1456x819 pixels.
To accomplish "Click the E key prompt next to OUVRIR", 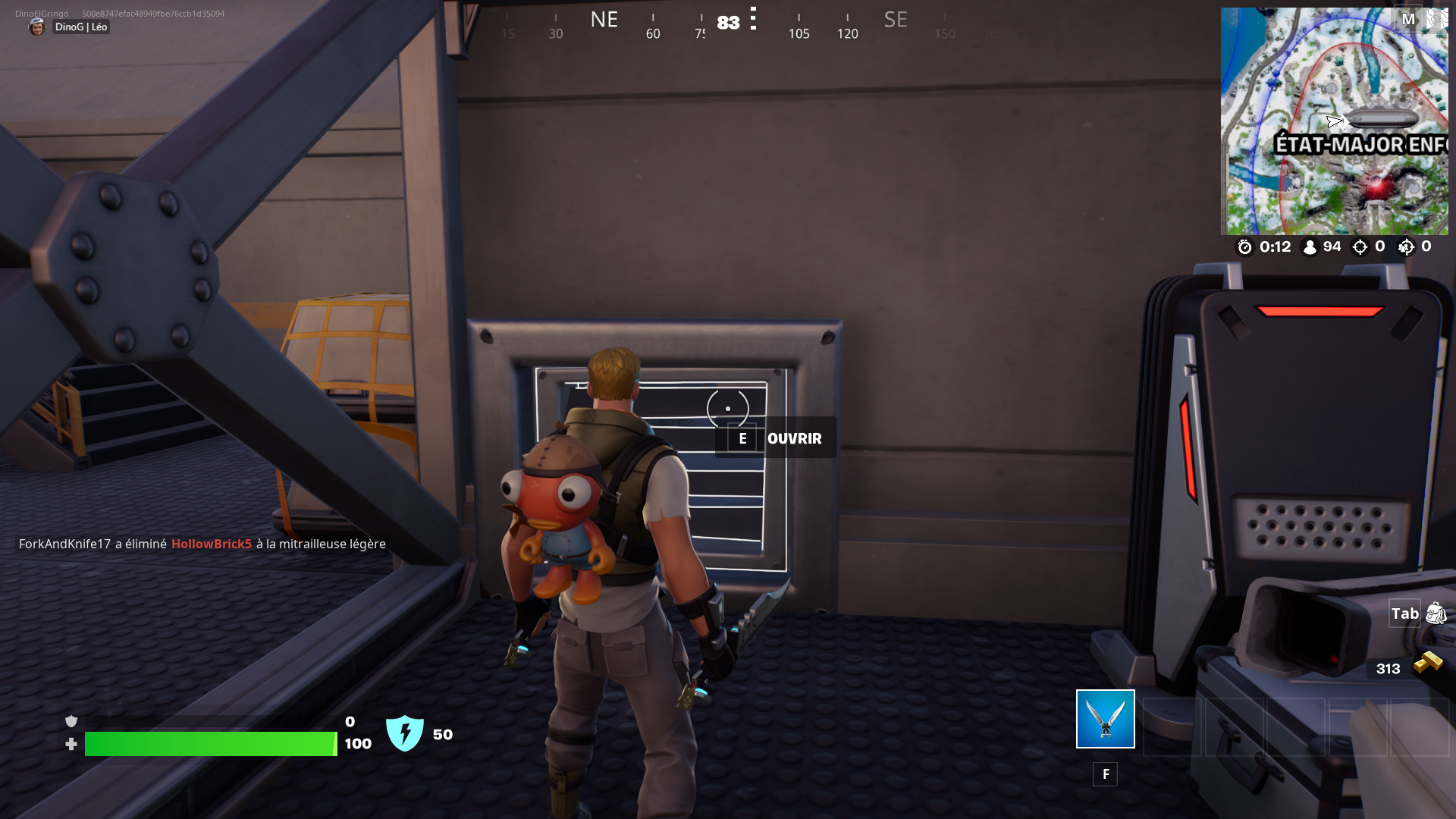I will (x=742, y=438).
